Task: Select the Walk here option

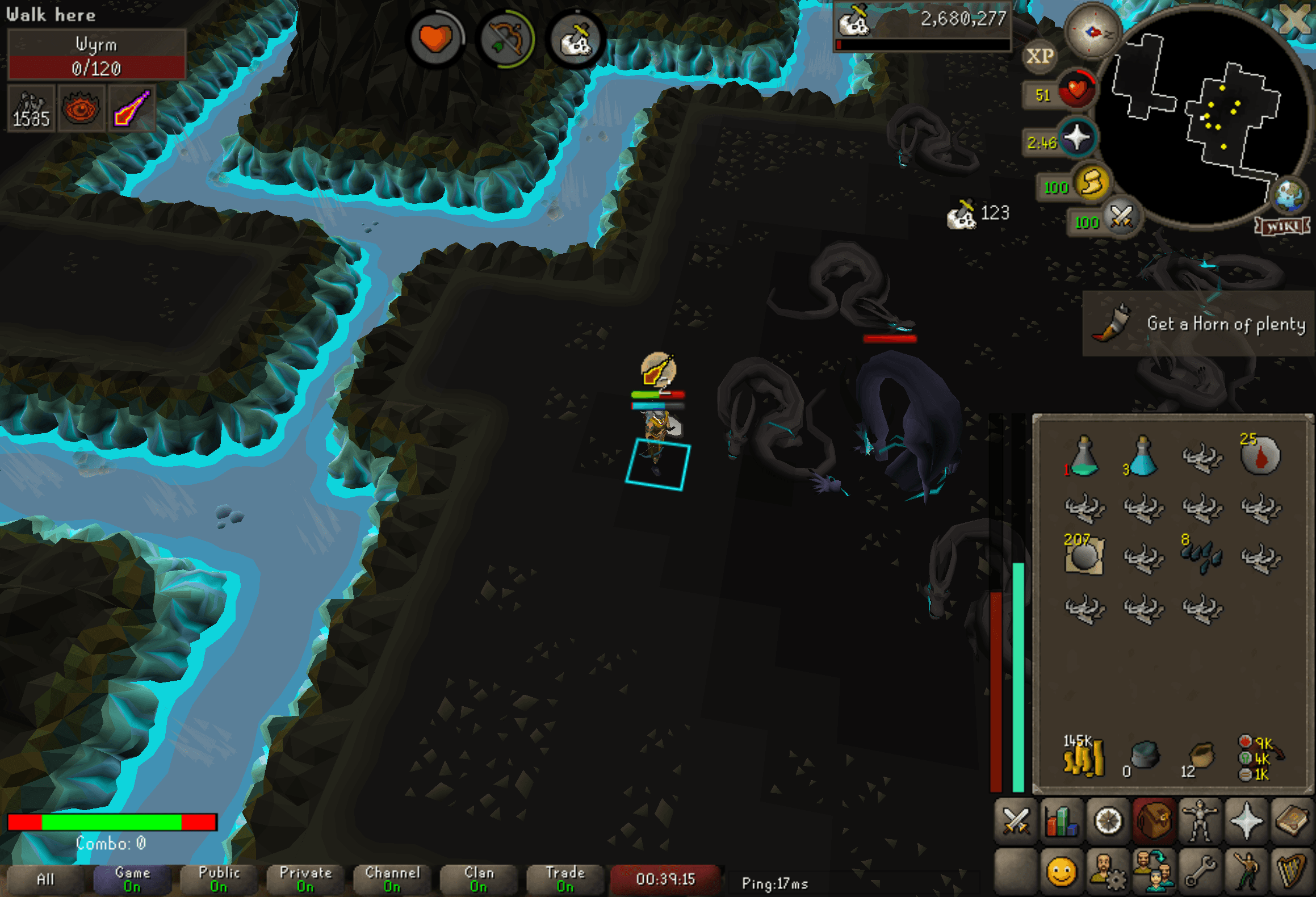Action: click(x=50, y=15)
